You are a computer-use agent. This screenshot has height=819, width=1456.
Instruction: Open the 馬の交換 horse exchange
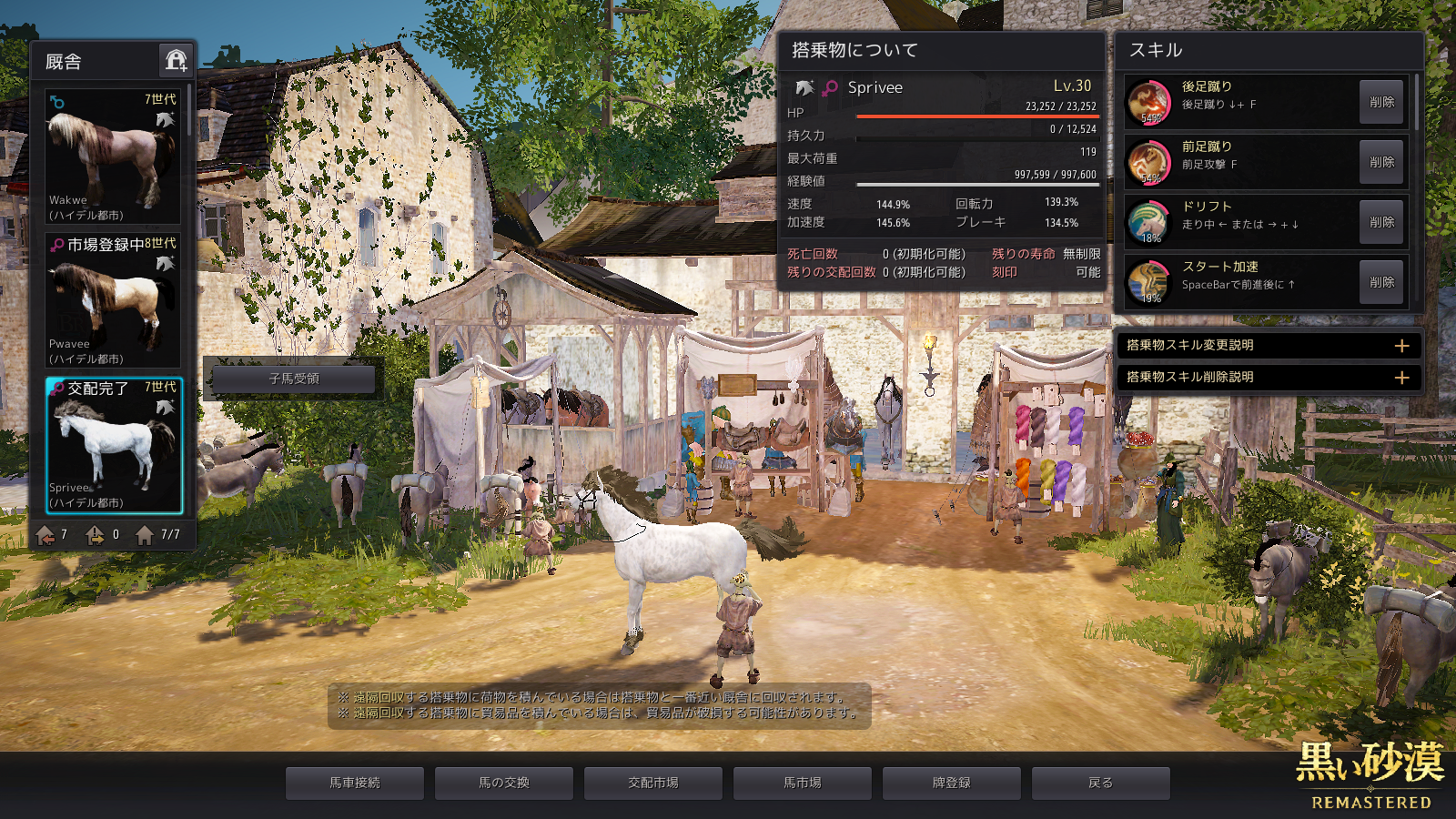(x=504, y=783)
